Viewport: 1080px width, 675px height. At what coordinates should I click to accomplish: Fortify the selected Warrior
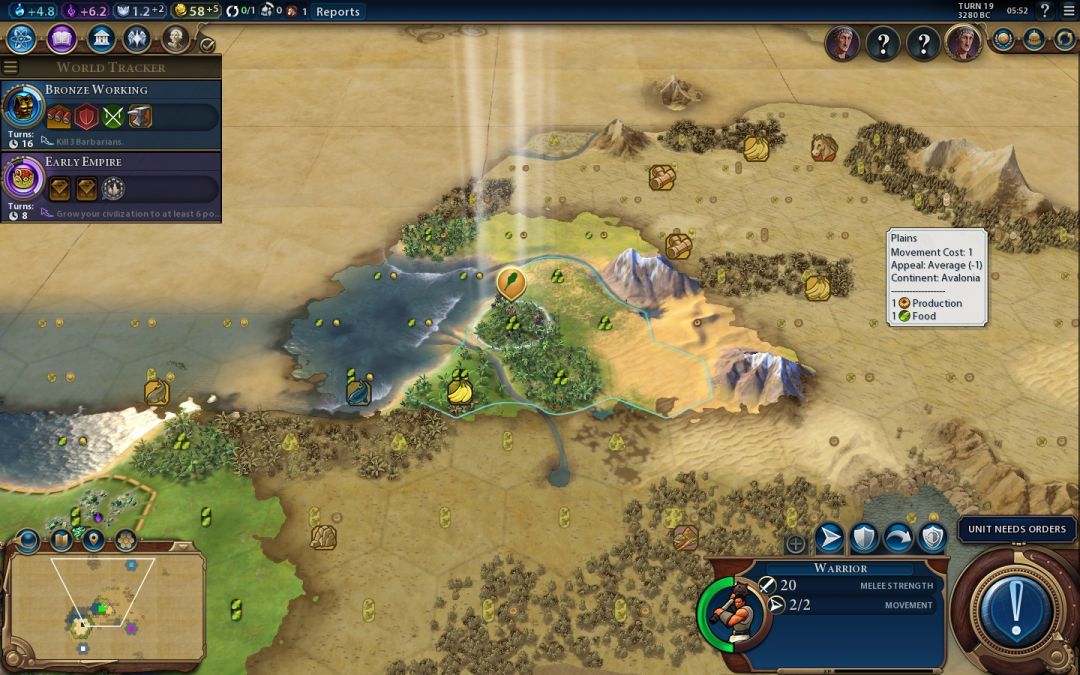(864, 539)
